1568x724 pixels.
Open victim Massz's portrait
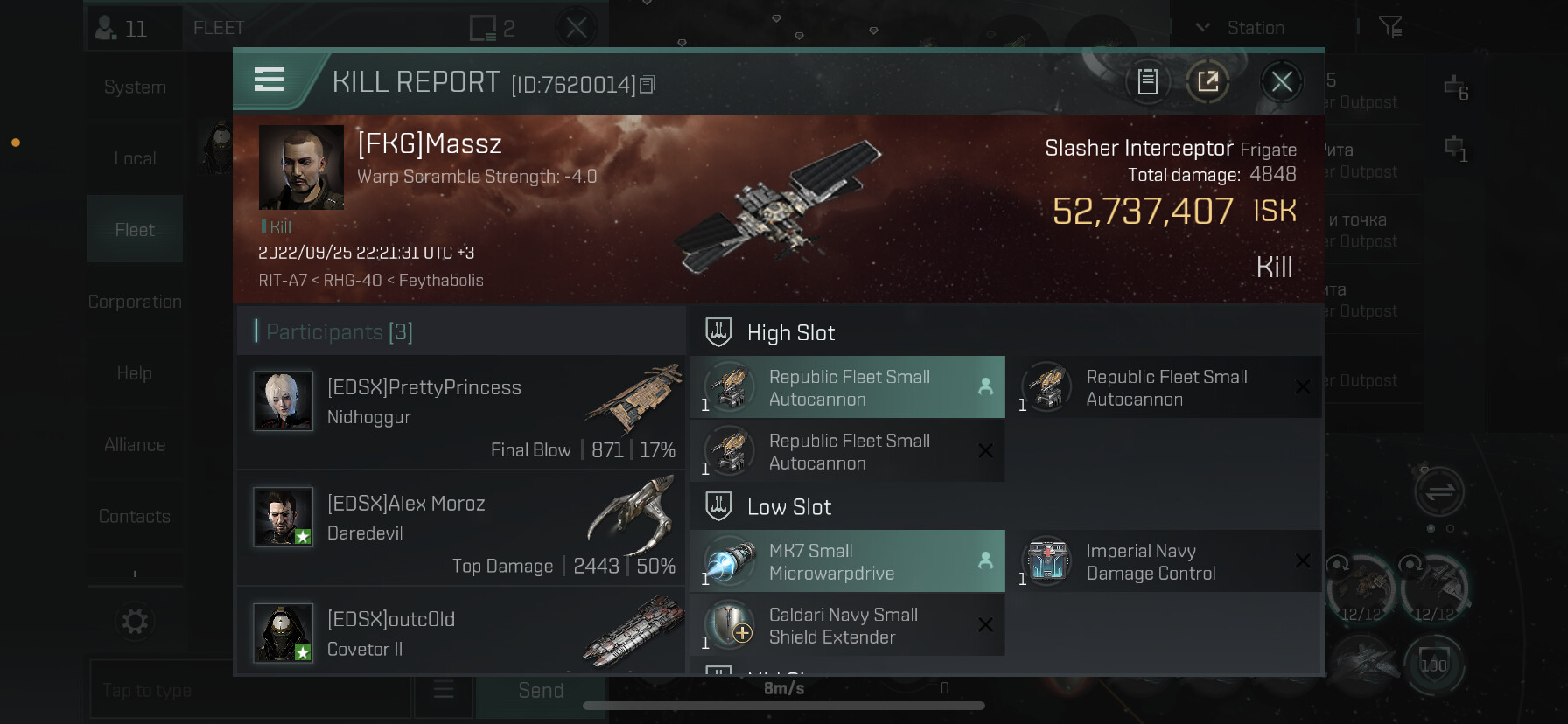(301, 167)
